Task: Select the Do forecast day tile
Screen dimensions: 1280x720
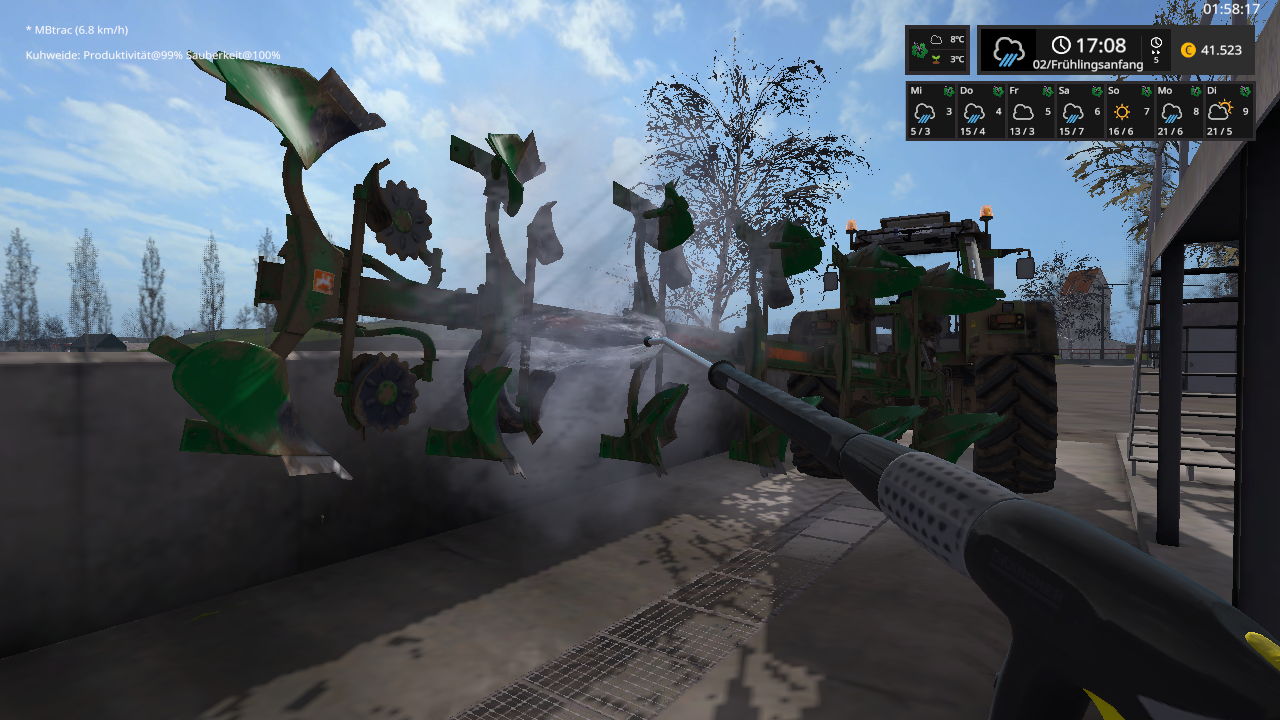Action: (x=980, y=111)
